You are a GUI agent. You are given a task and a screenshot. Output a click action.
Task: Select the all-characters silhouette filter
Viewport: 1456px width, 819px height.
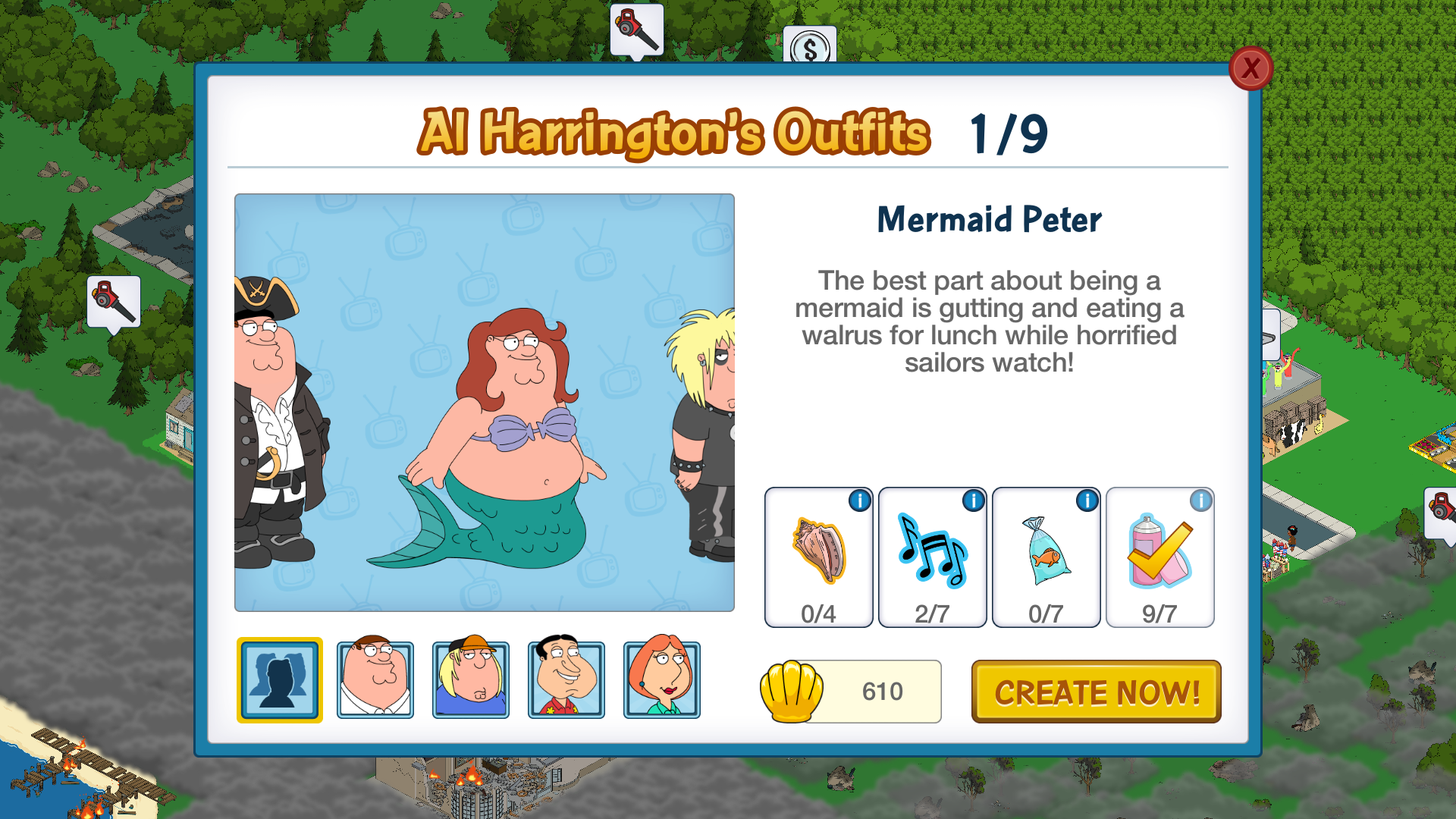click(x=280, y=679)
